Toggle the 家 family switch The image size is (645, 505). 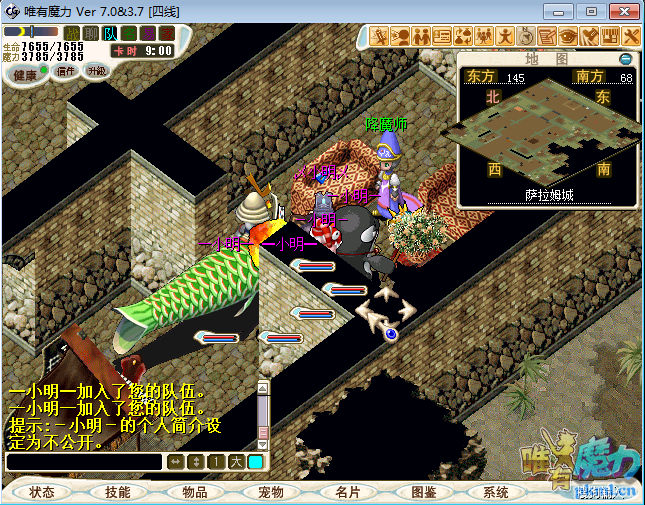166,33
